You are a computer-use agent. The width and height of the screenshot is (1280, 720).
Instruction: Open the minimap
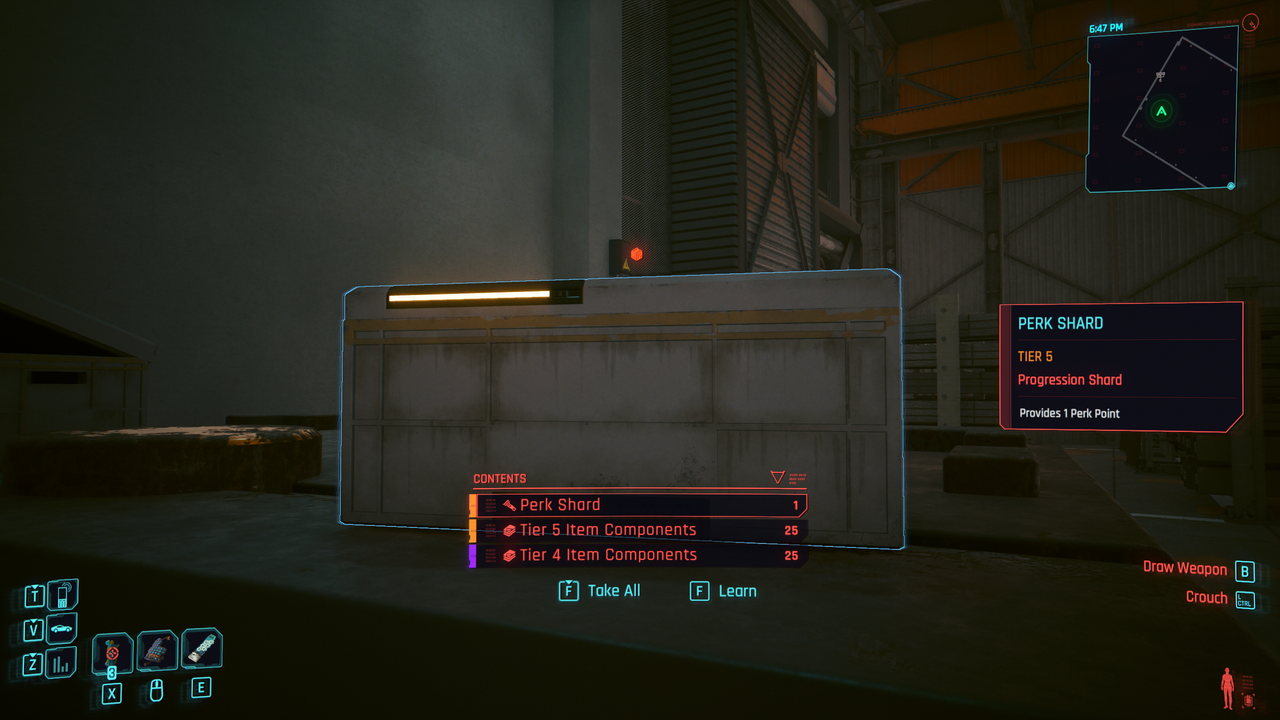[1162, 110]
